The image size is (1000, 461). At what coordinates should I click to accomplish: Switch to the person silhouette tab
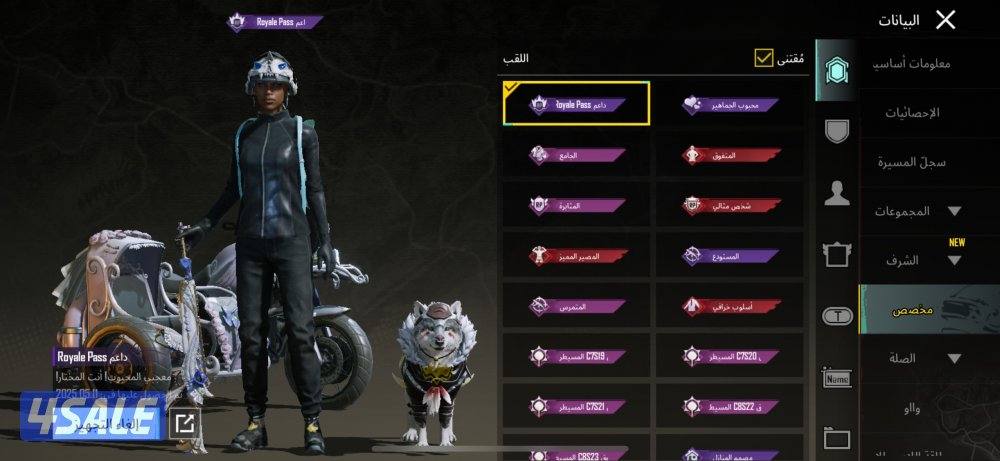(837, 193)
